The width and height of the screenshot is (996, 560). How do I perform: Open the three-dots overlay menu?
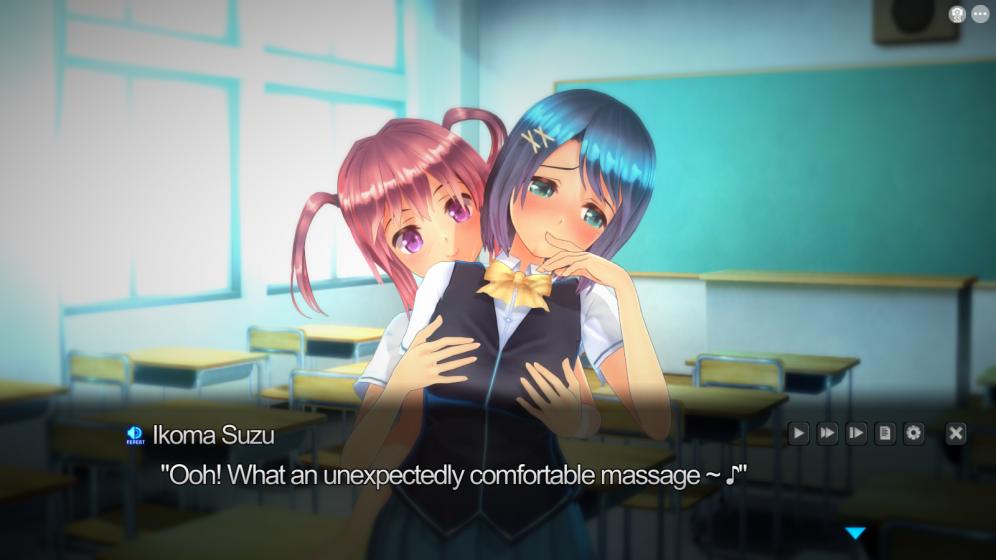tap(979, 14)
